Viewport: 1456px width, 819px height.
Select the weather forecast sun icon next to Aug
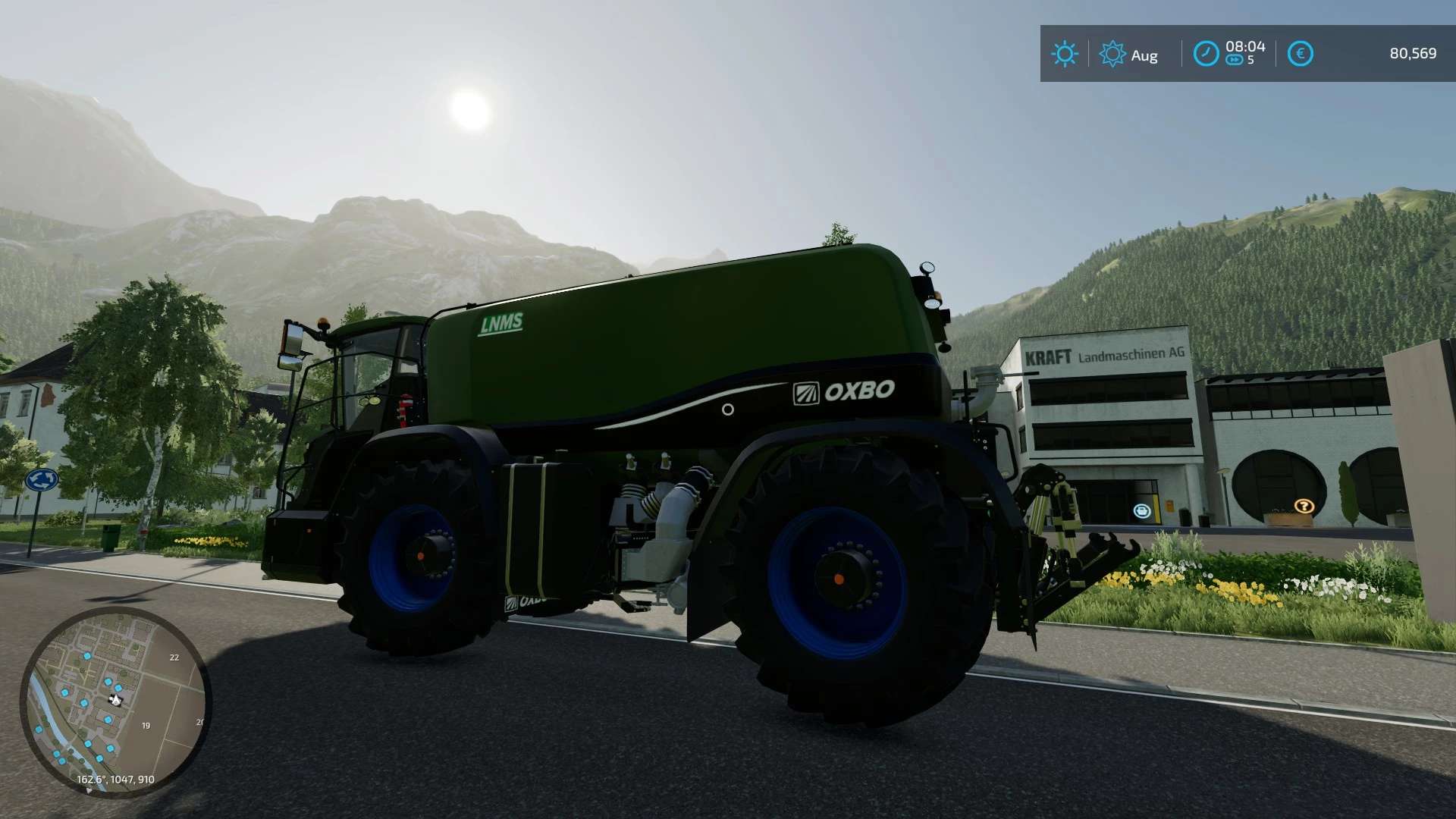pos(1113,54)
